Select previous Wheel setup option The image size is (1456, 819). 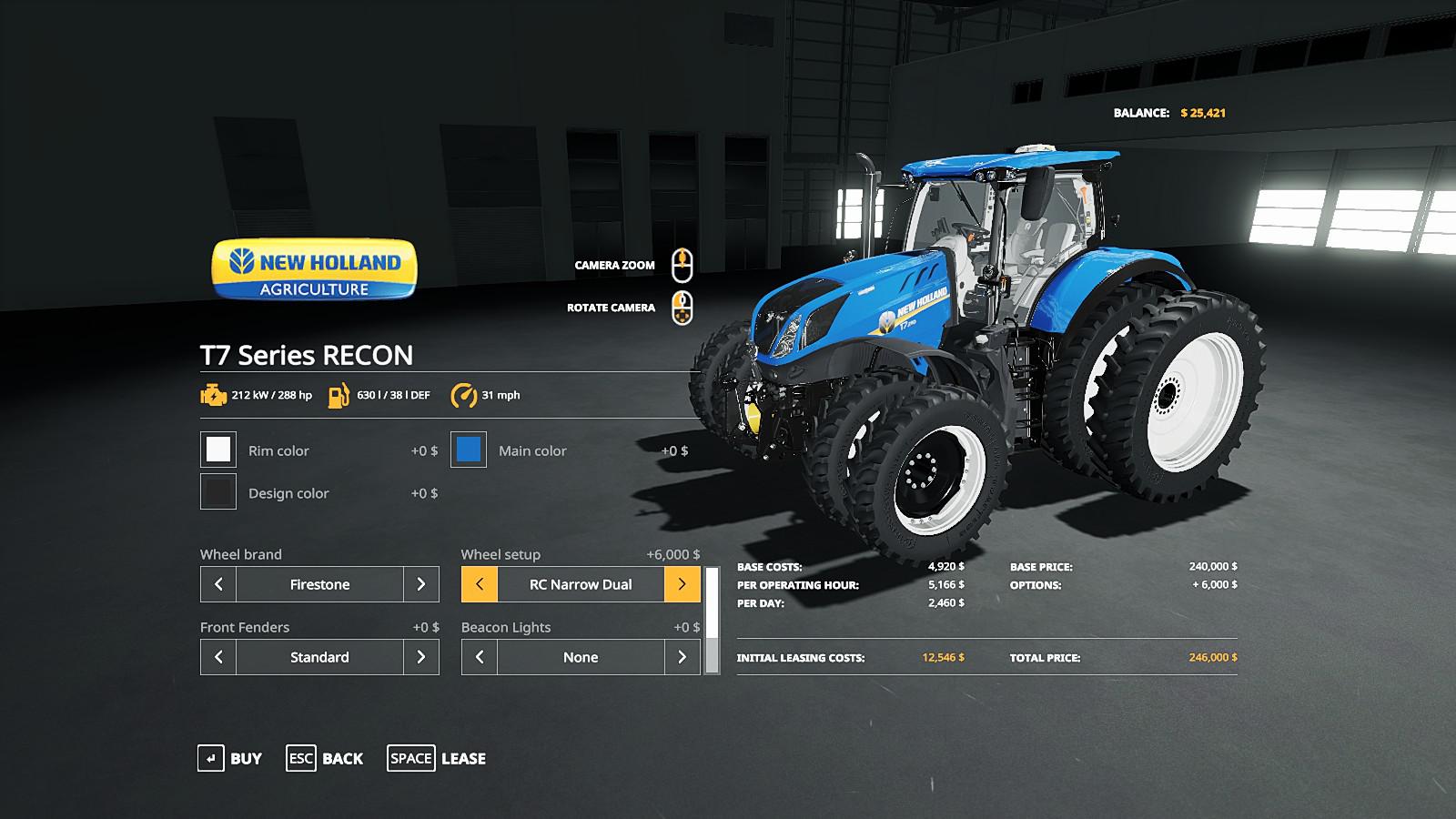(x=480, y=584)
